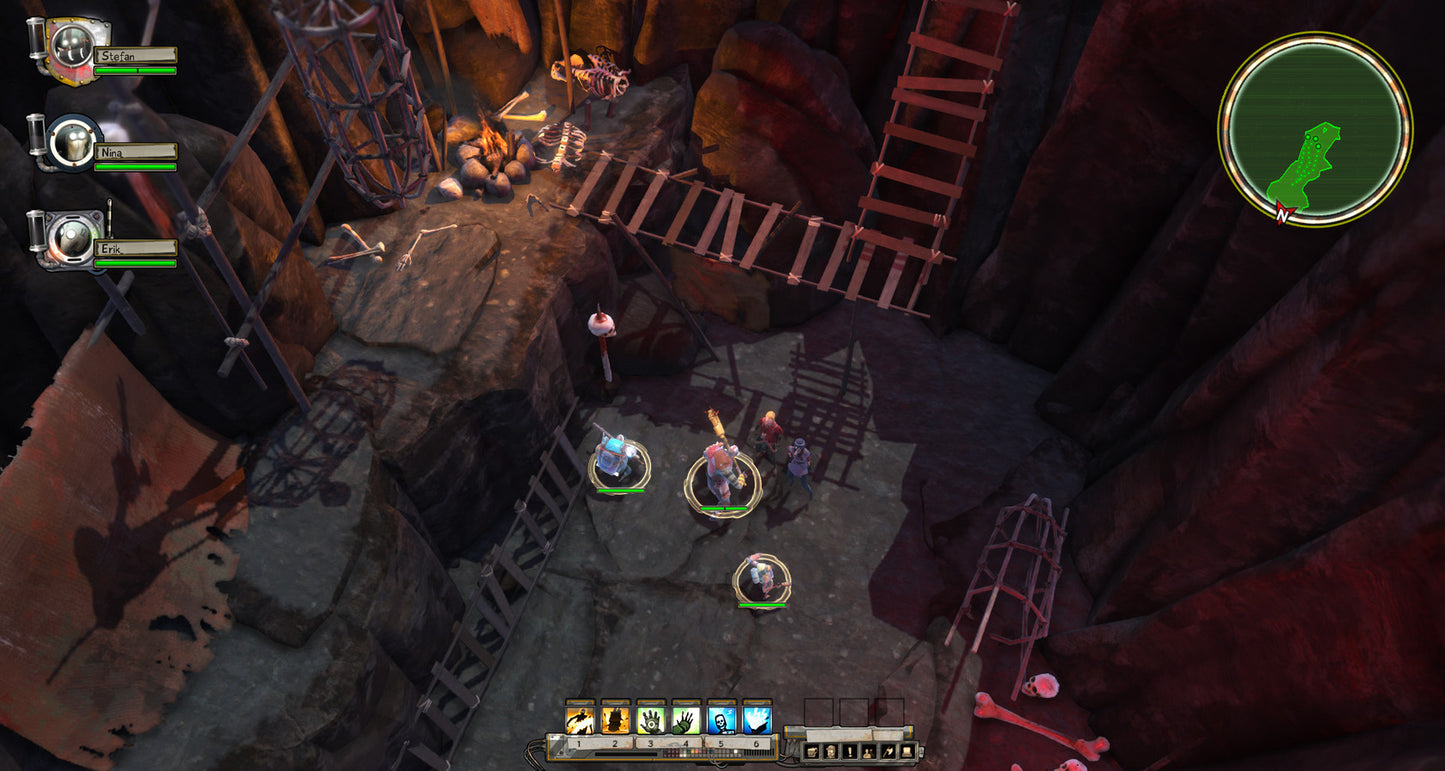Open the character head icon menu
The width and height of the screenshot is (1445, 771).
tap(831, 751)
